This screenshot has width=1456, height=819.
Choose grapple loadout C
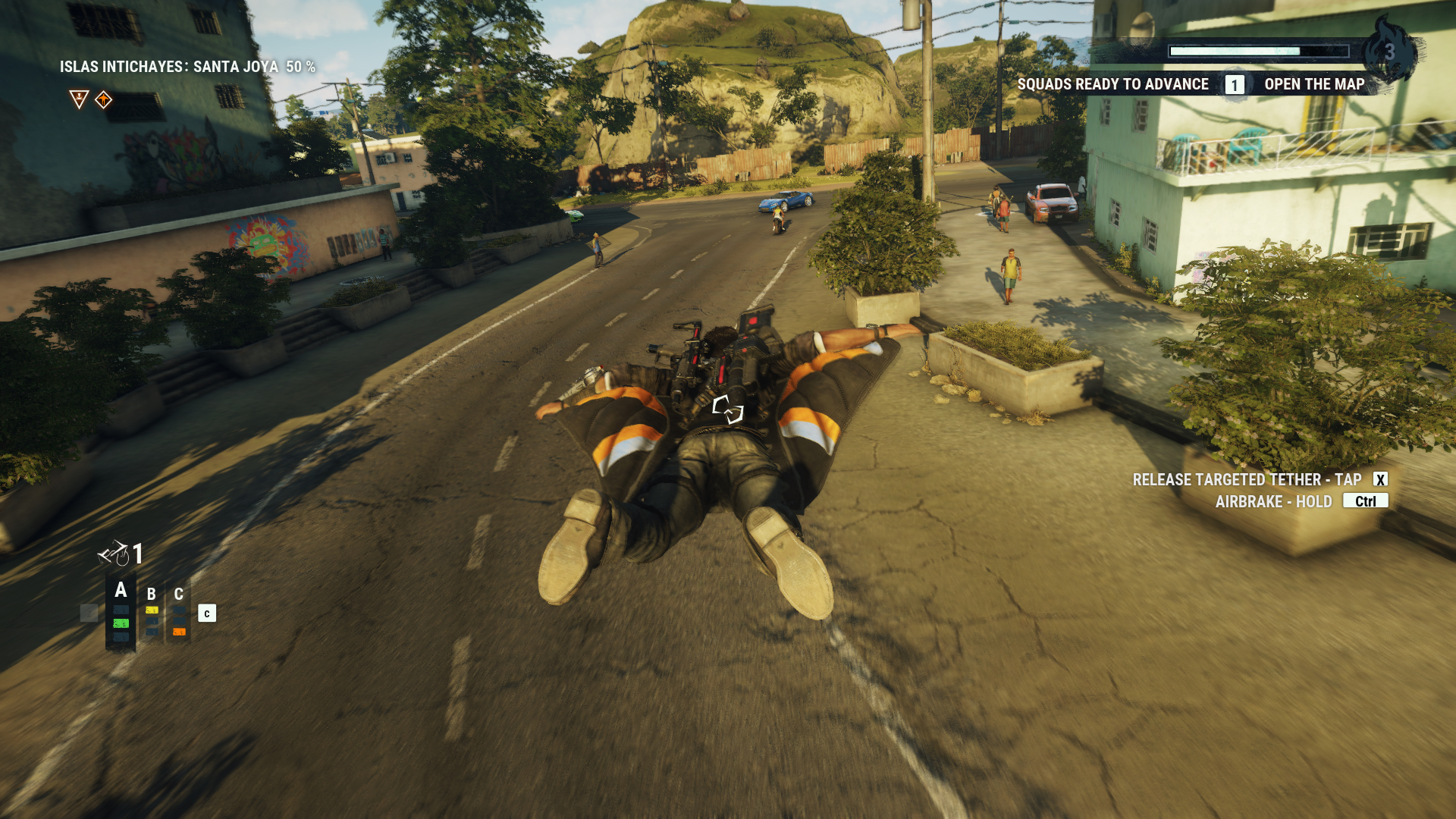[x=179, y=595]
